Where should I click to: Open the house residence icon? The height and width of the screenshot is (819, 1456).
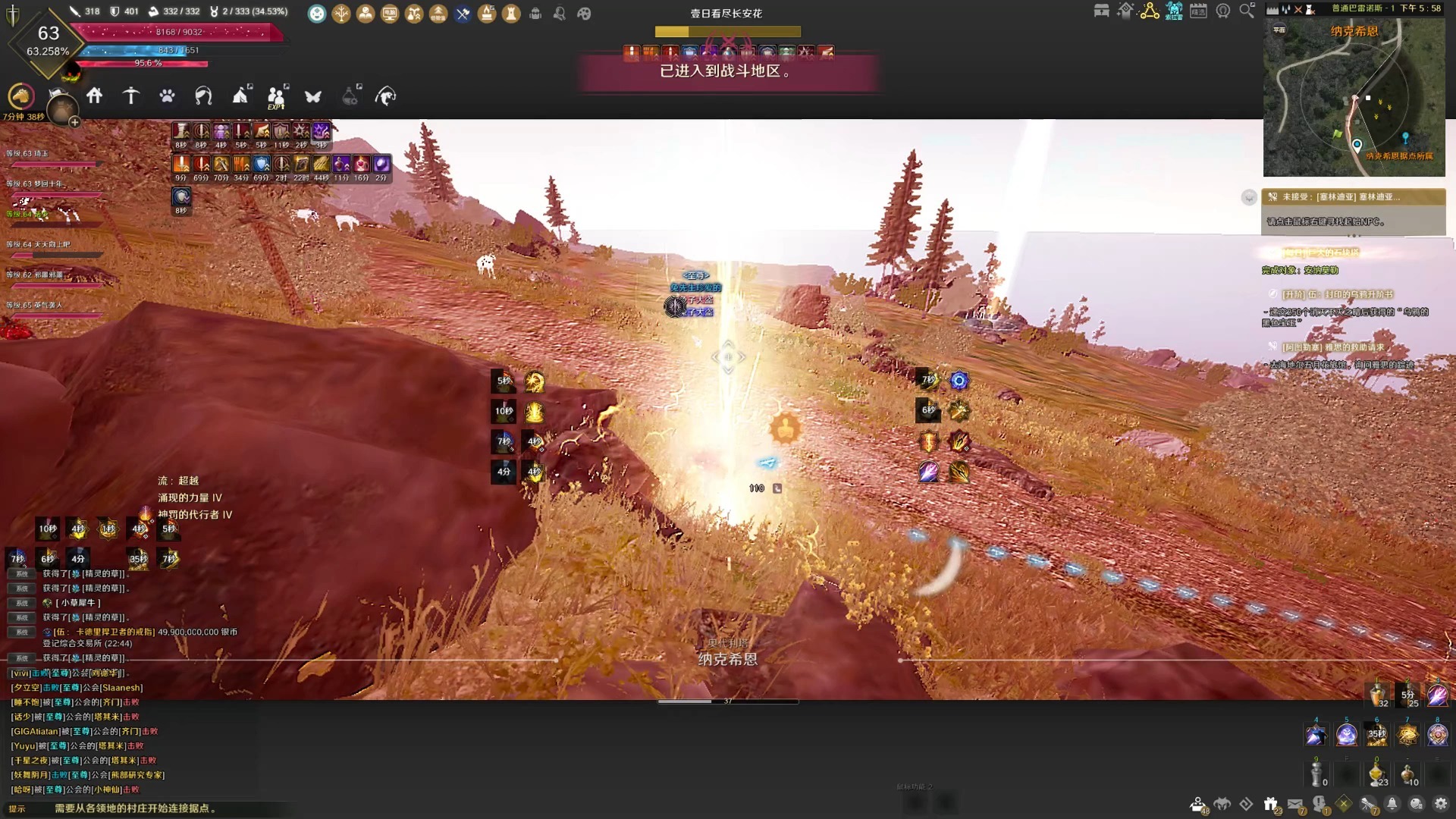pyautogui.click(x=95, y=96)
